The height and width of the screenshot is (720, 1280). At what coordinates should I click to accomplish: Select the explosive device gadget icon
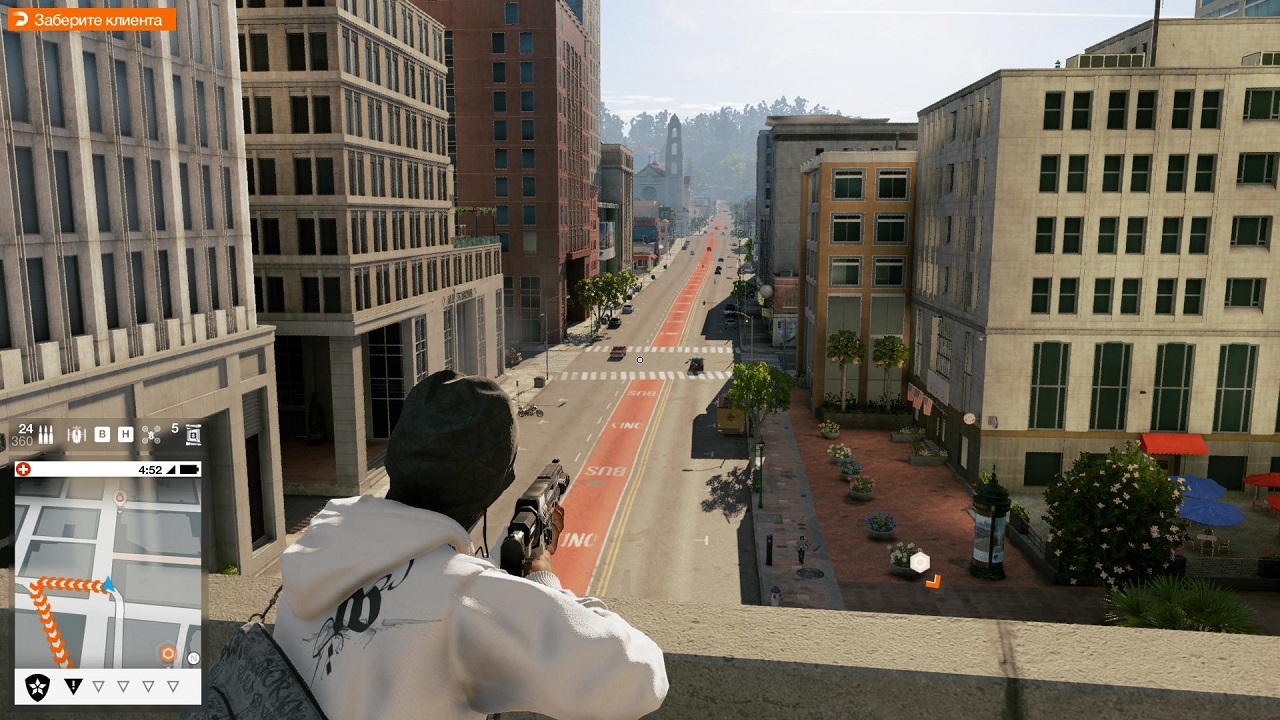pos(194,435)
